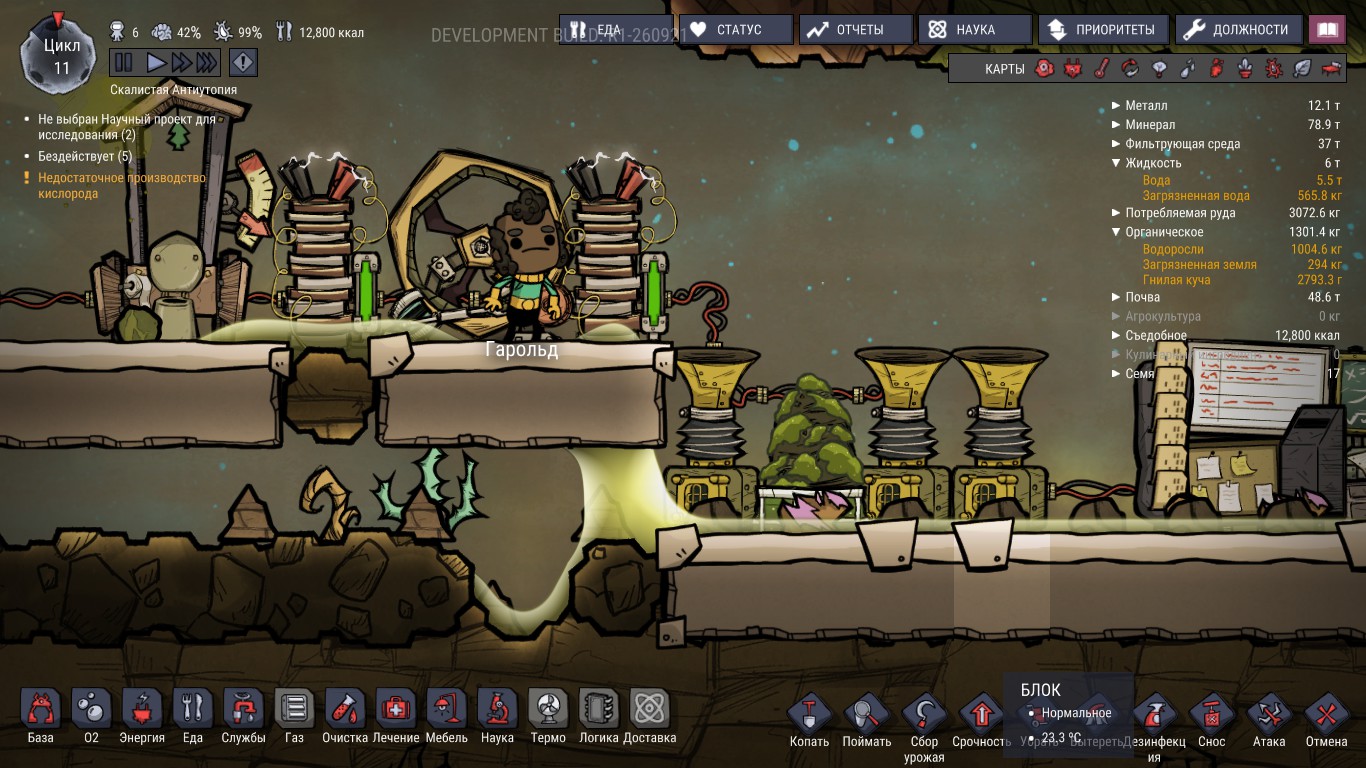Expand the Металл resource row
This screenshot has width=1366, height=768.
[x=1117, y=104]
